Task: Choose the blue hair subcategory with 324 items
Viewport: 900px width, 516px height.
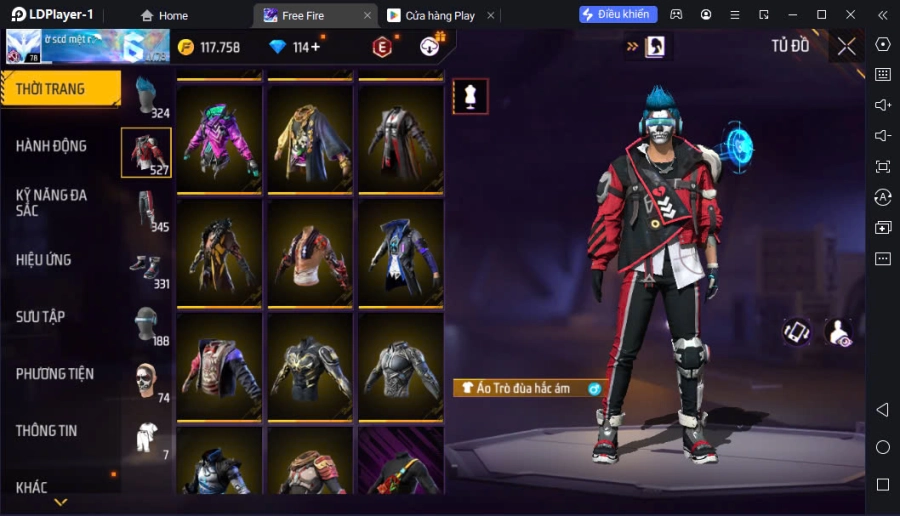Action: point(147,96)
